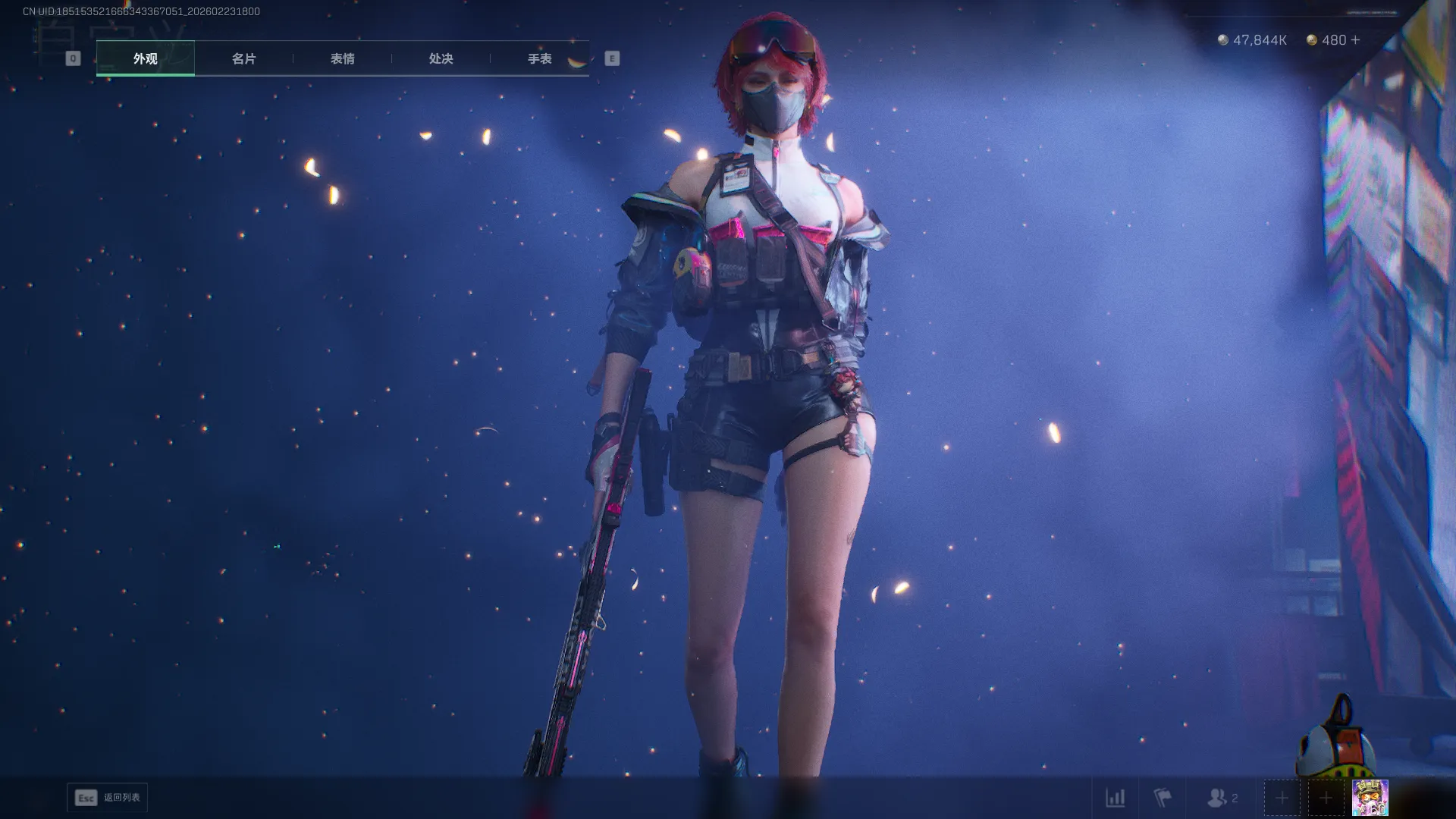The height and width of the screenshot is (819, 1456).
Task: Select the 表情 emotes tab
Action: (x=342, y=58)
